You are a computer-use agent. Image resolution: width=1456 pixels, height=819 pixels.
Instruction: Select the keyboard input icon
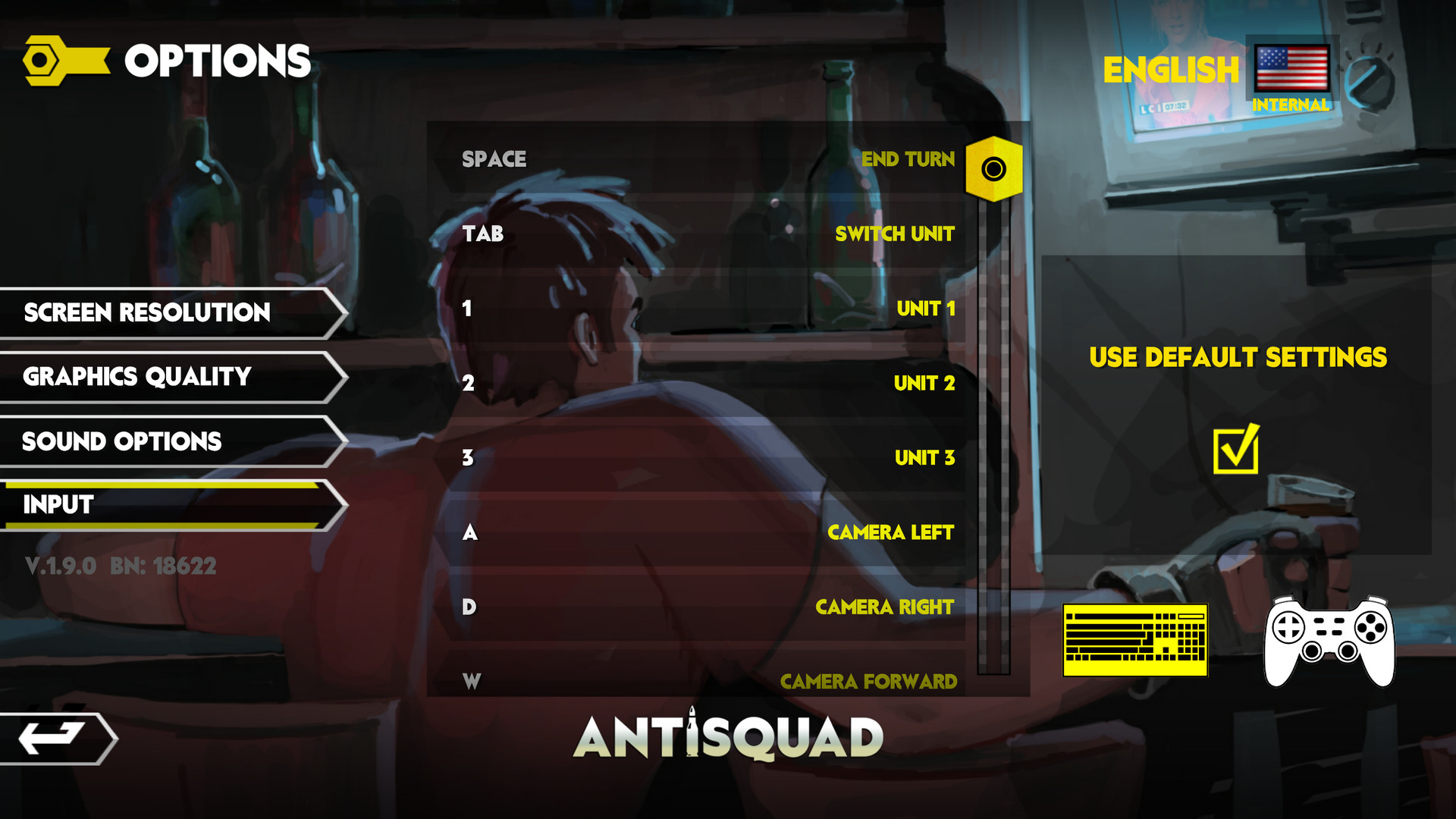point(1136,641)
